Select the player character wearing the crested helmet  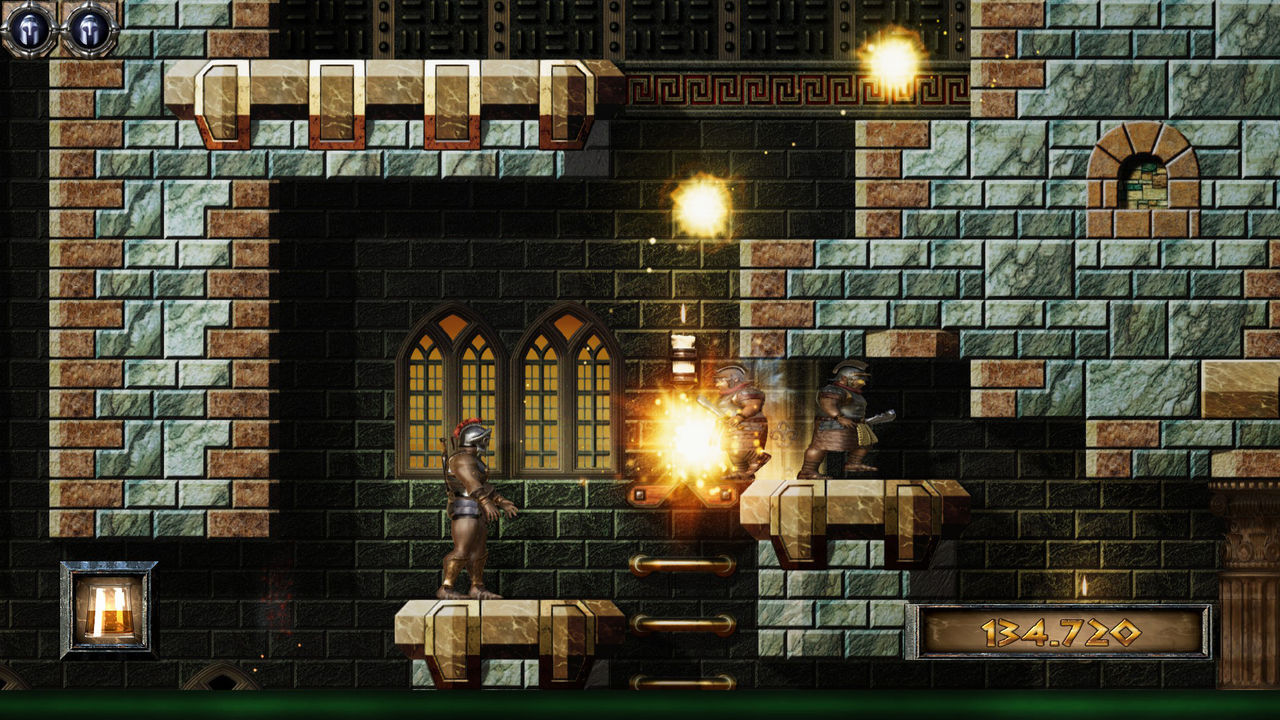(x=470, y=500)
